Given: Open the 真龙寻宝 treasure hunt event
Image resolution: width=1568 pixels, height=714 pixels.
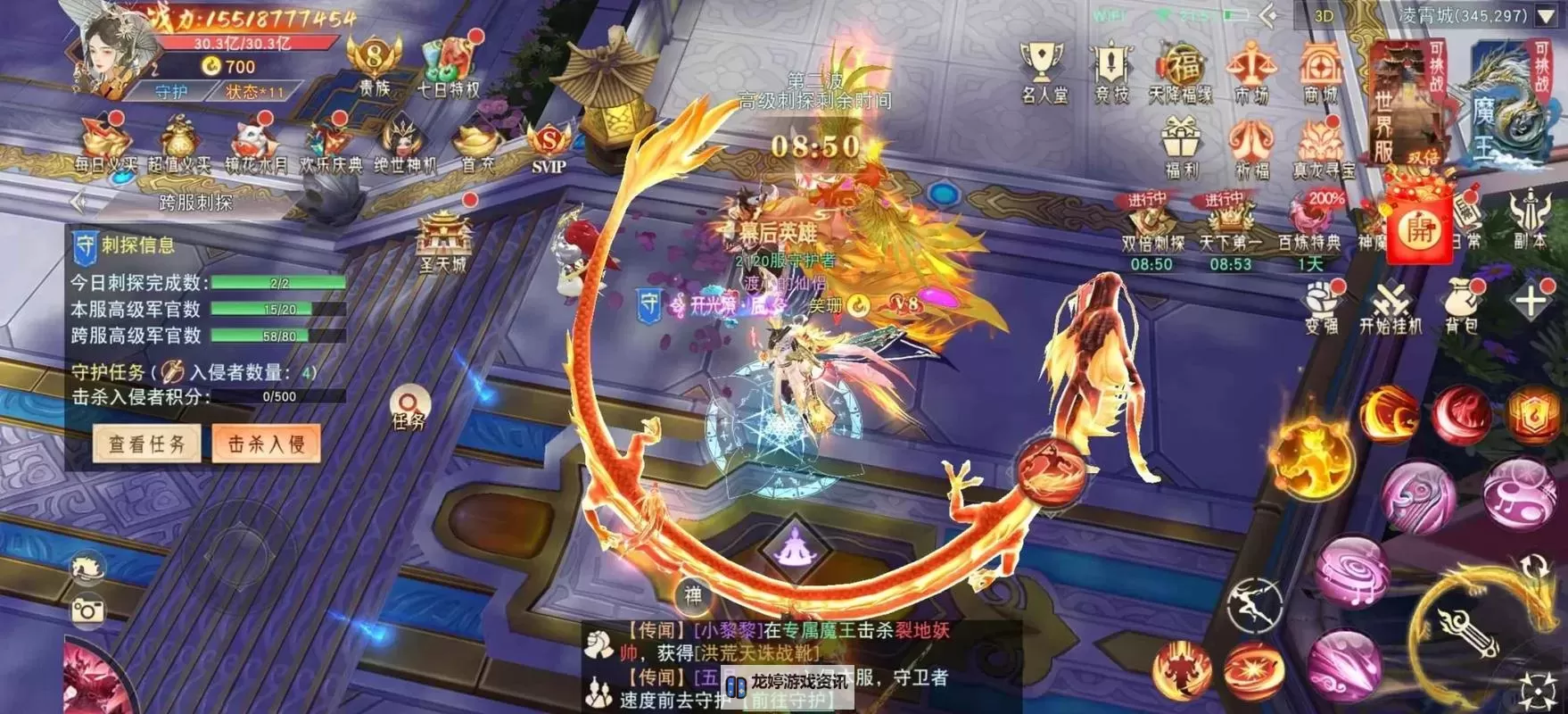Looking at the screenshot, I should pos(1322,147).
